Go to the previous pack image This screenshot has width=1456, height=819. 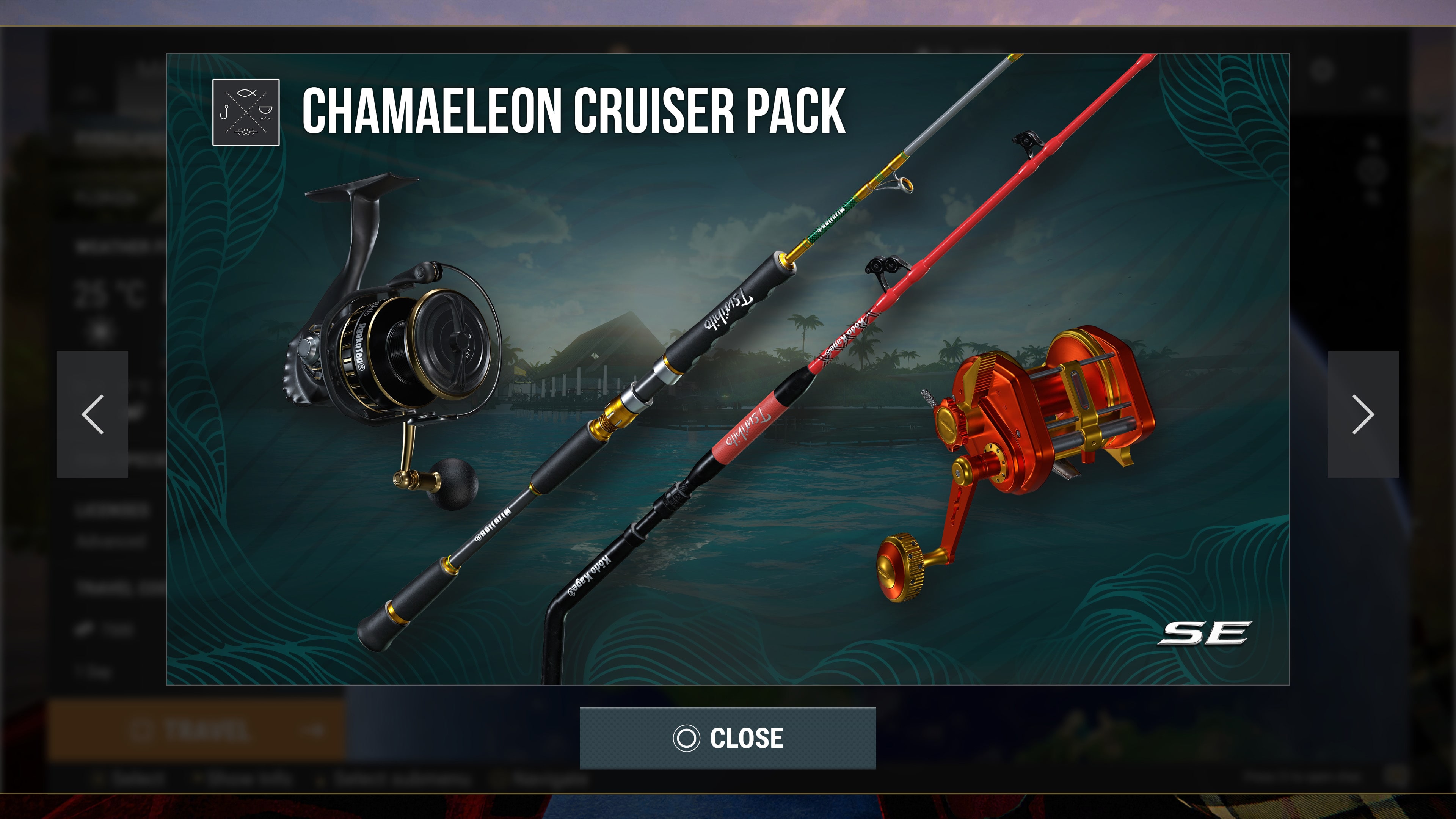pos(93,414)
